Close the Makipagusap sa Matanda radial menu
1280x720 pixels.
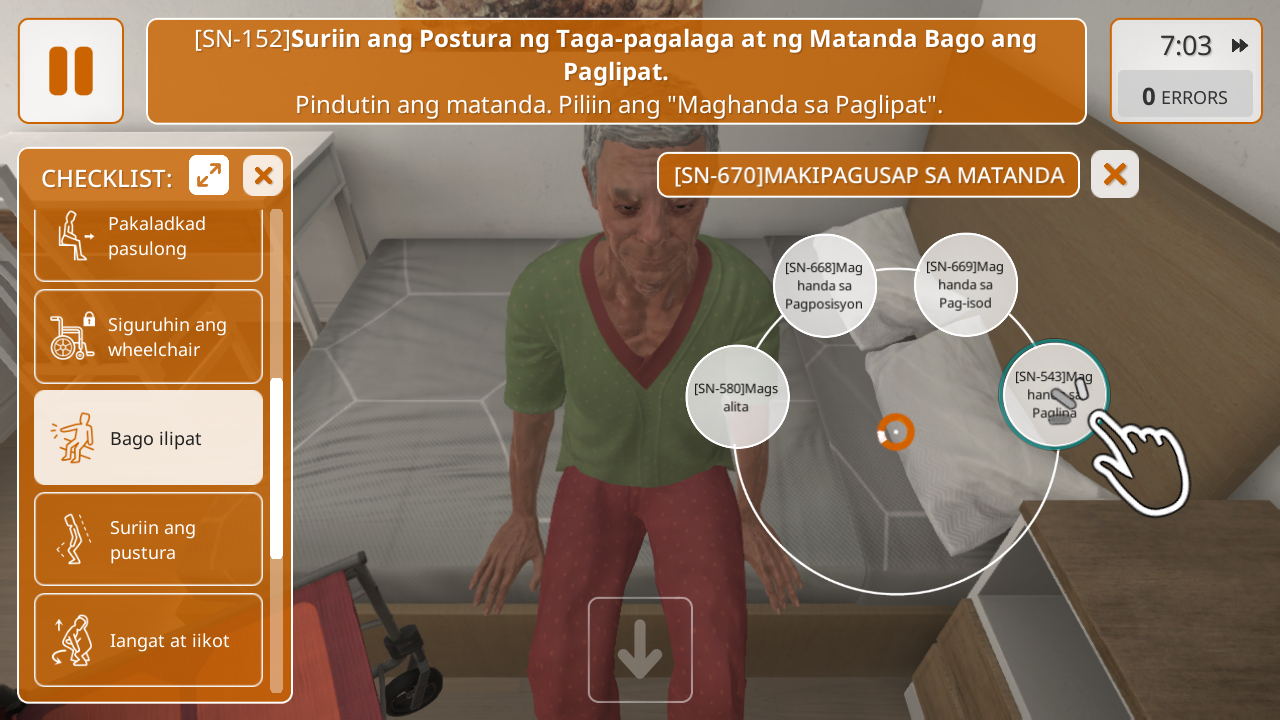(1115, 175)
